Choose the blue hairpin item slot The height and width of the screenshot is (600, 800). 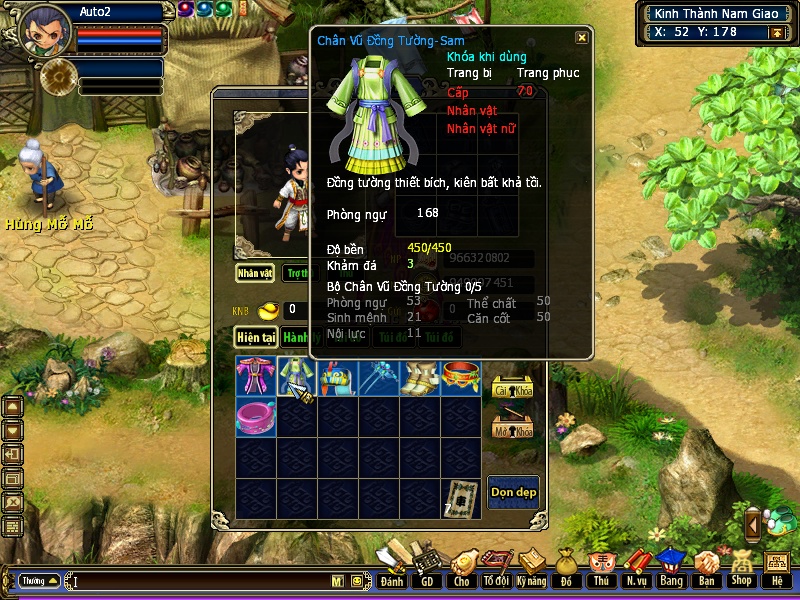click(x=378, y=377)
